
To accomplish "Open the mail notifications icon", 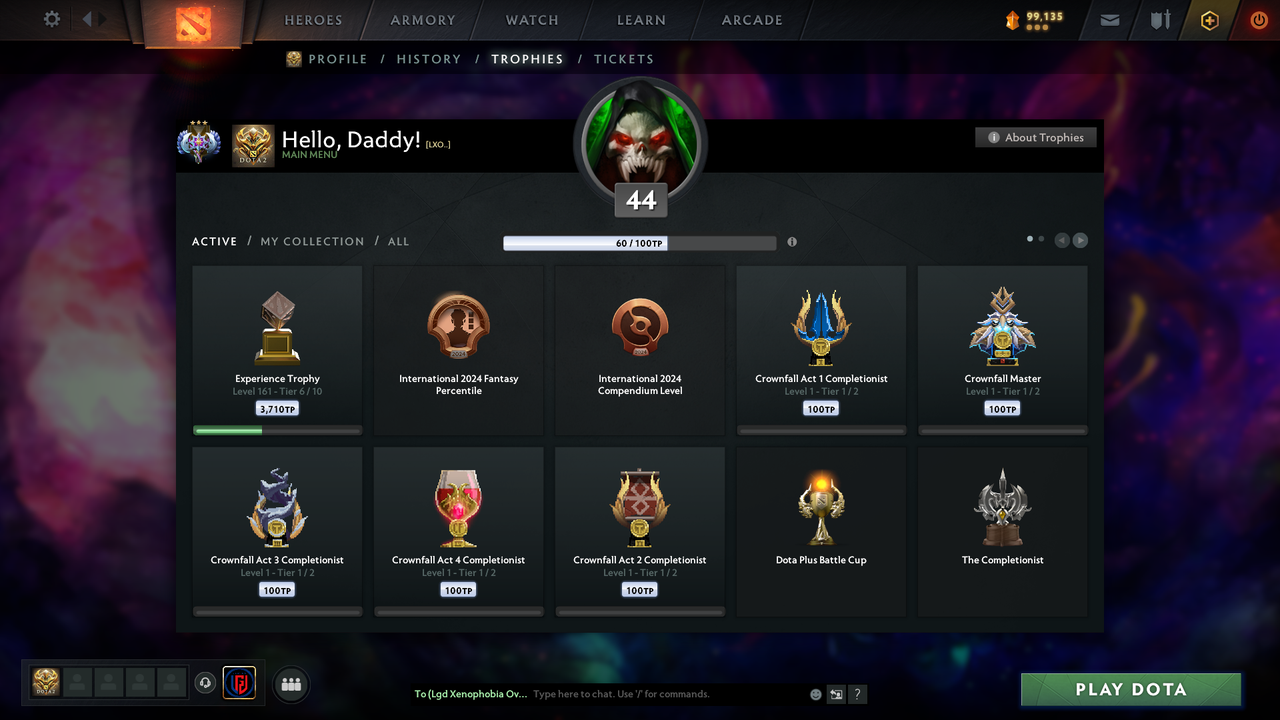I will [x=1109, y=20].
